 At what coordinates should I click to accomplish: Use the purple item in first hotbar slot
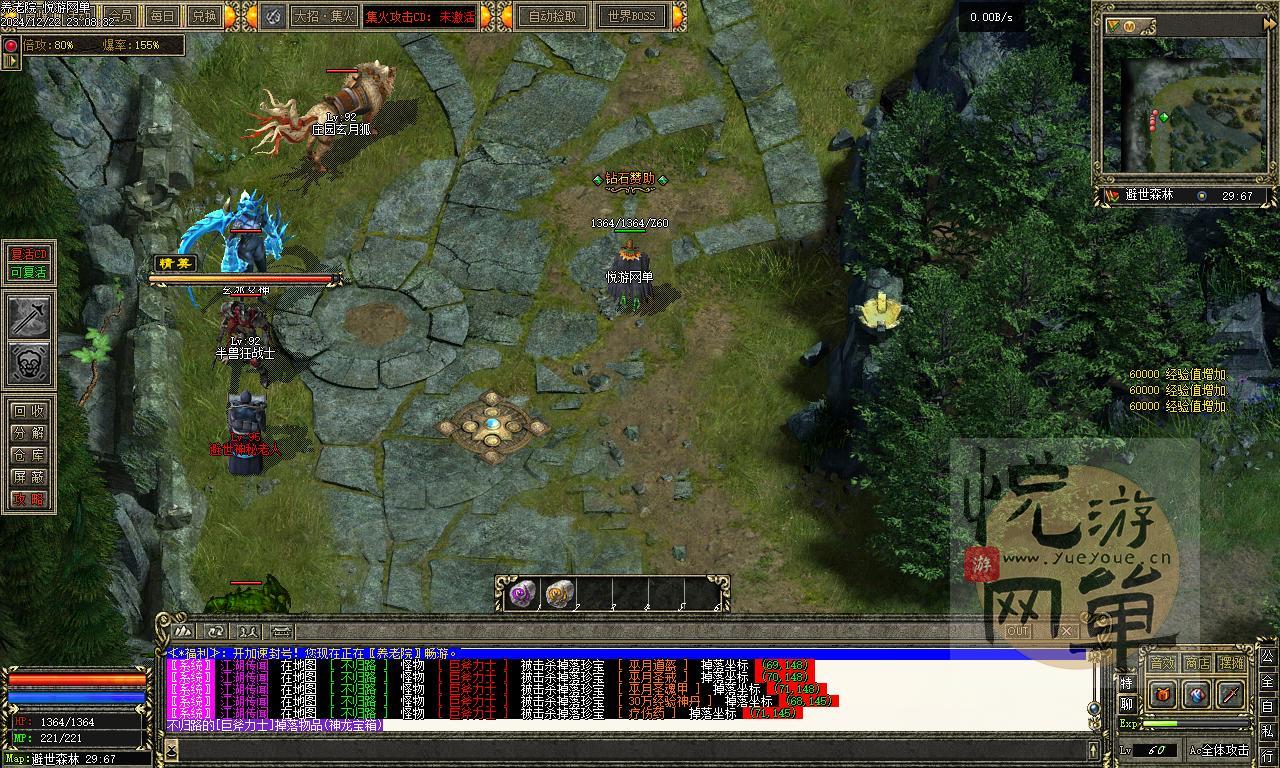522,594
